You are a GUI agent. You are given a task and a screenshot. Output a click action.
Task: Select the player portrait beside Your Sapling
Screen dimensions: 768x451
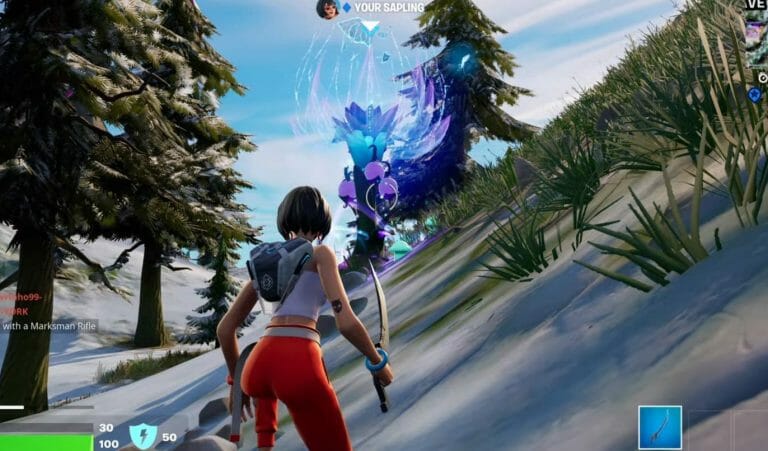(x=327, y=9)
